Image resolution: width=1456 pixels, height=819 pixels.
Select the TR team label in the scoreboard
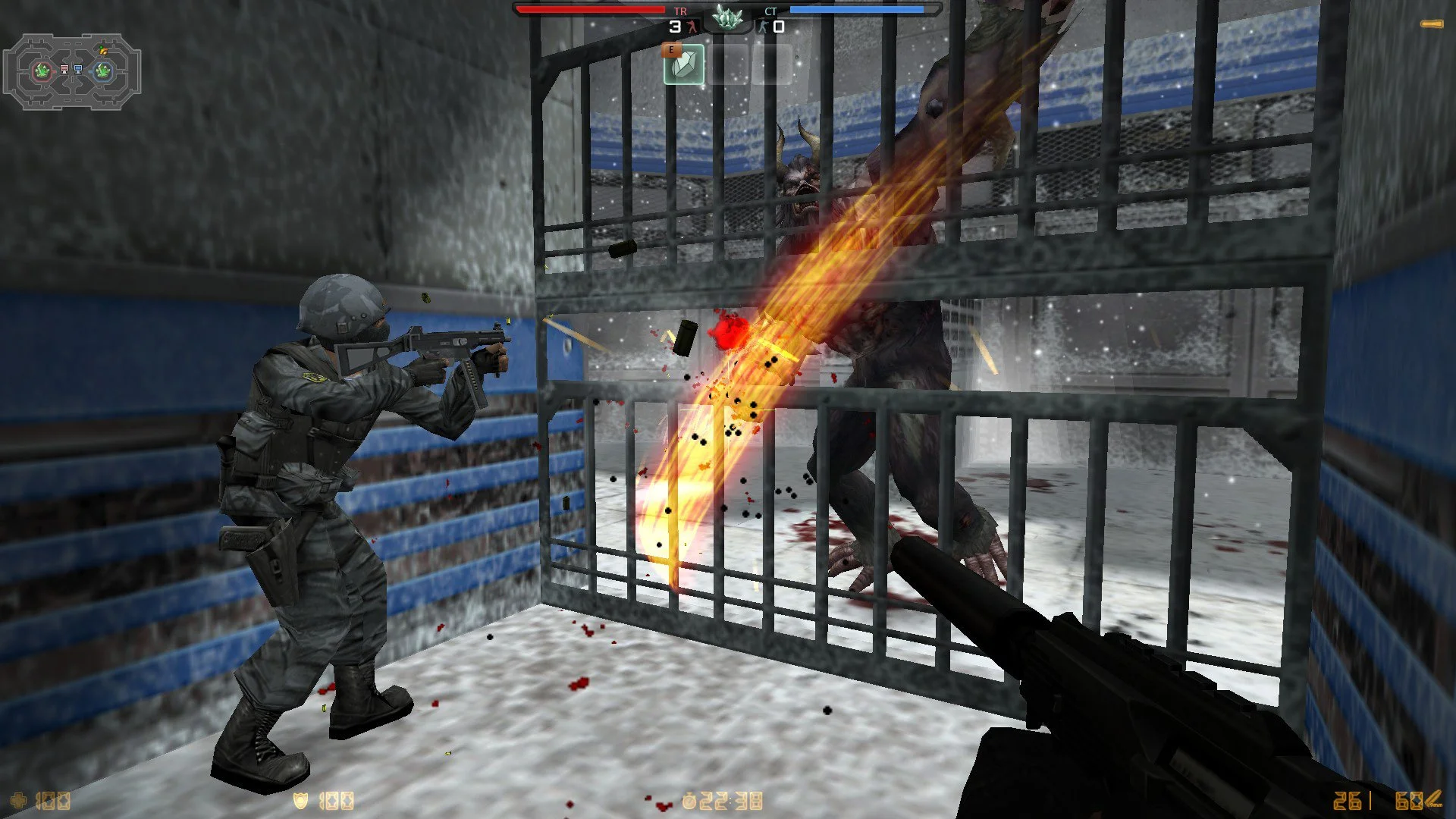680,11
